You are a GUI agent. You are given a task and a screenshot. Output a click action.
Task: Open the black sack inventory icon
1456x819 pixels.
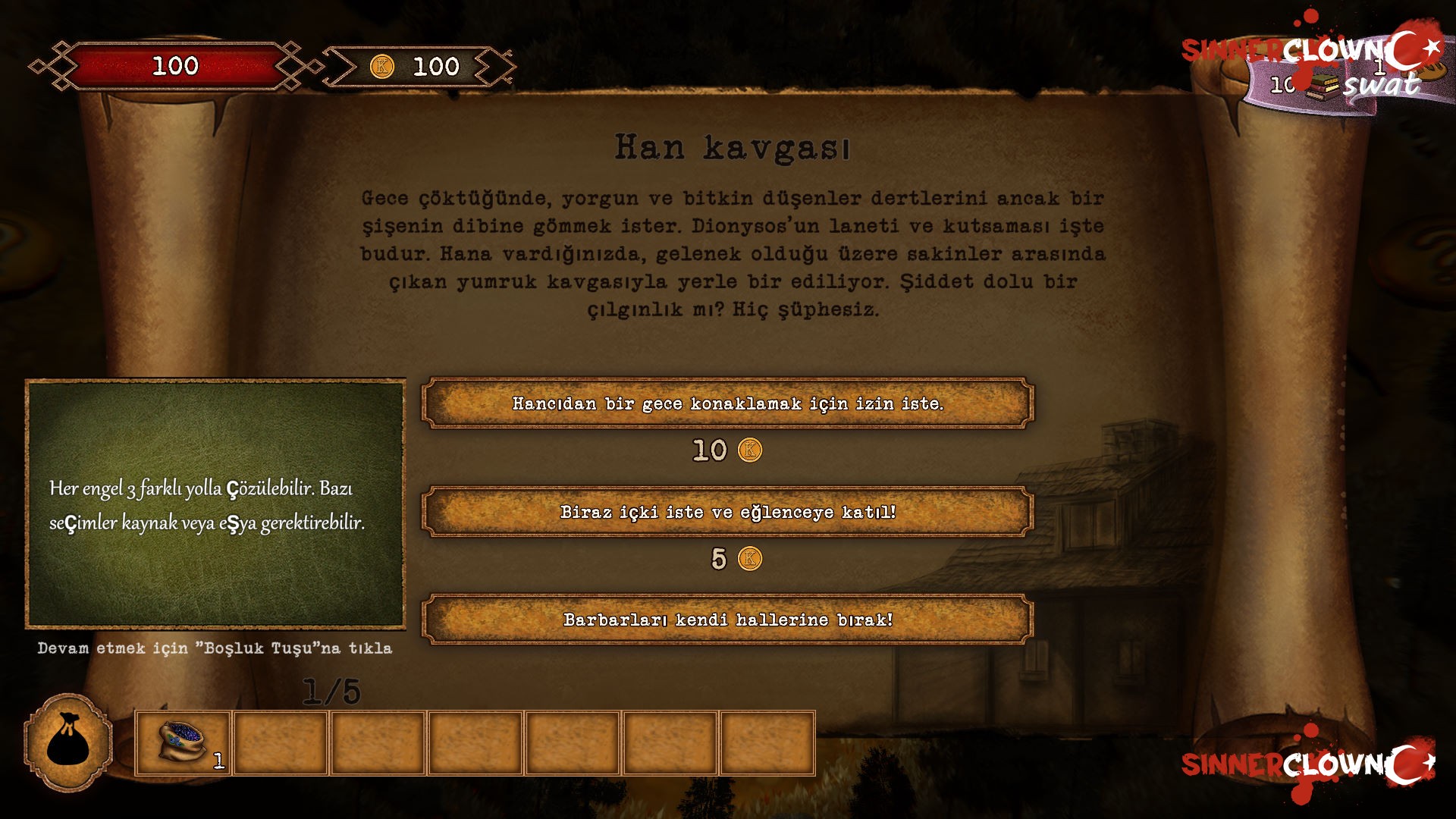click(68, 743)
